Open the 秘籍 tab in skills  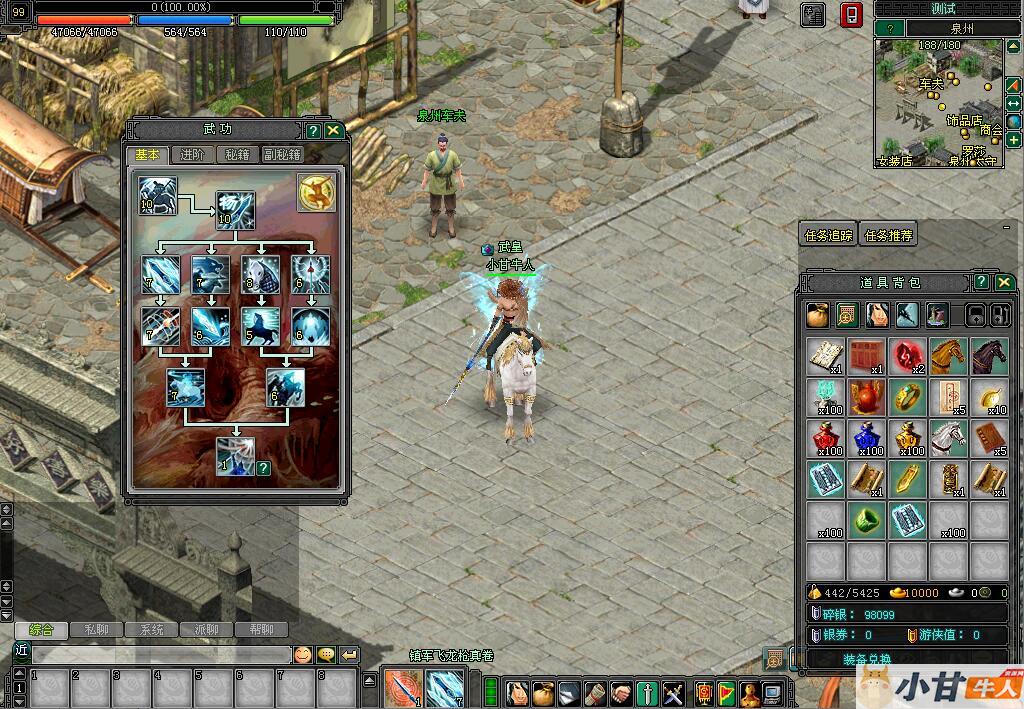[237, 155]
